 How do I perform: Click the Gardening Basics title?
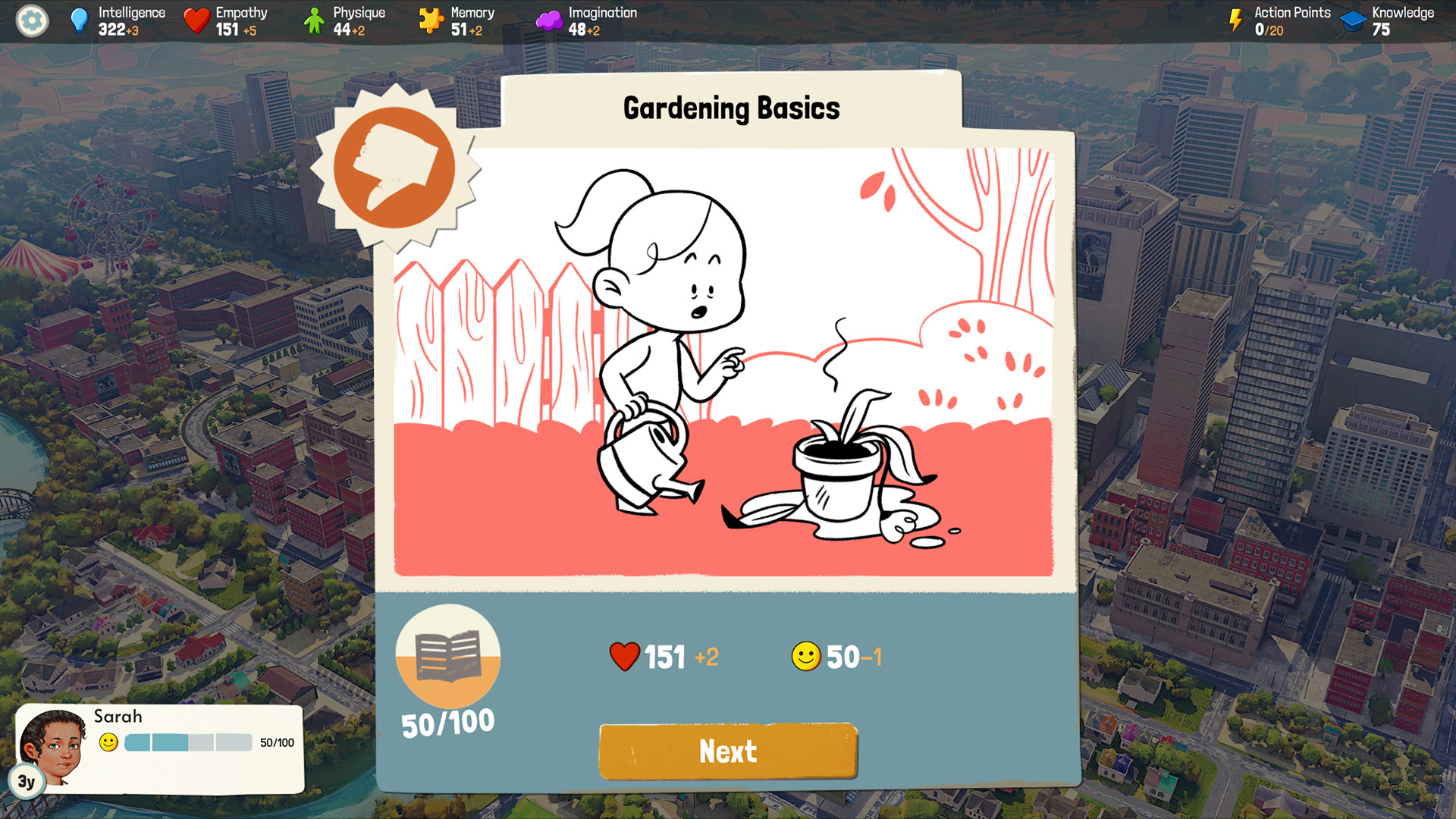[730, 107]
